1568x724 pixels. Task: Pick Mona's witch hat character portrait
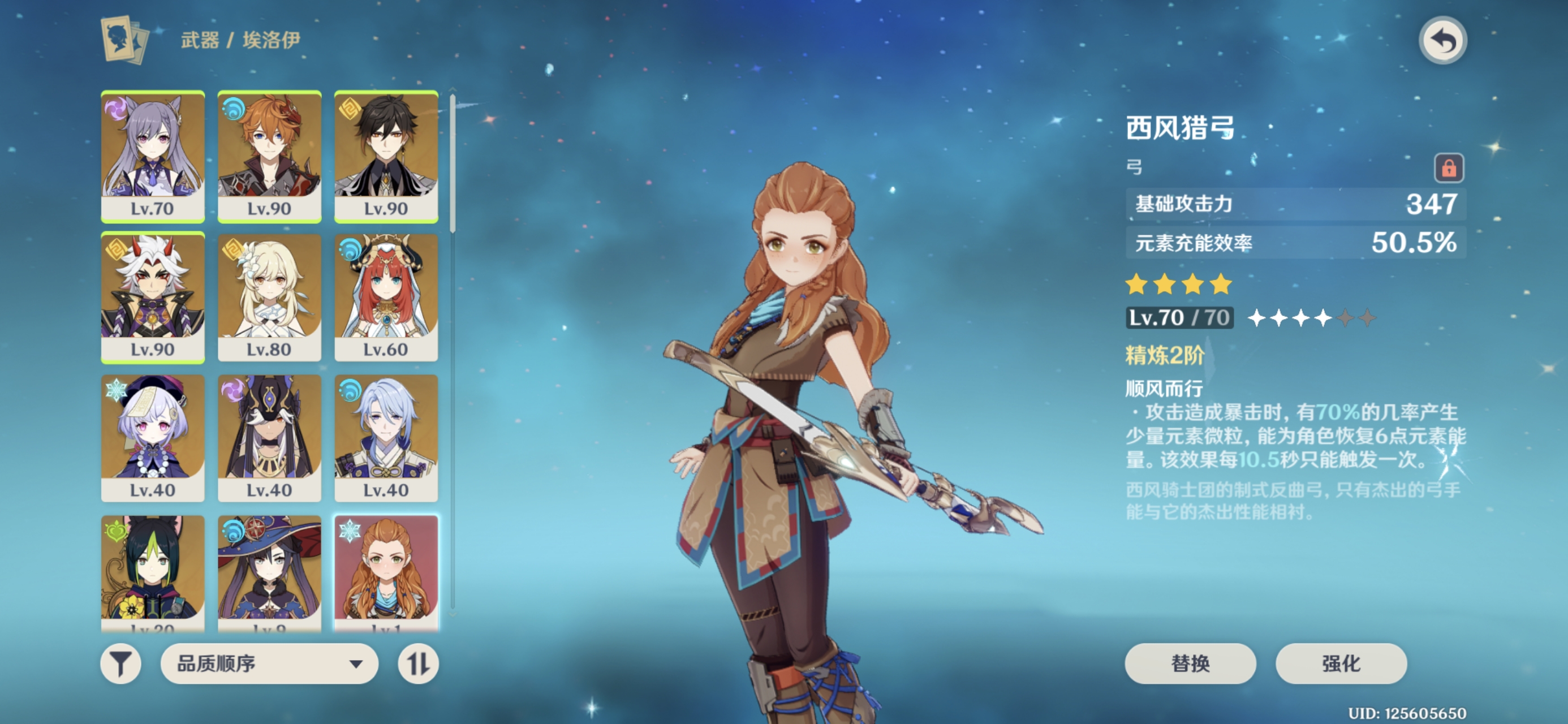(269, 571)
